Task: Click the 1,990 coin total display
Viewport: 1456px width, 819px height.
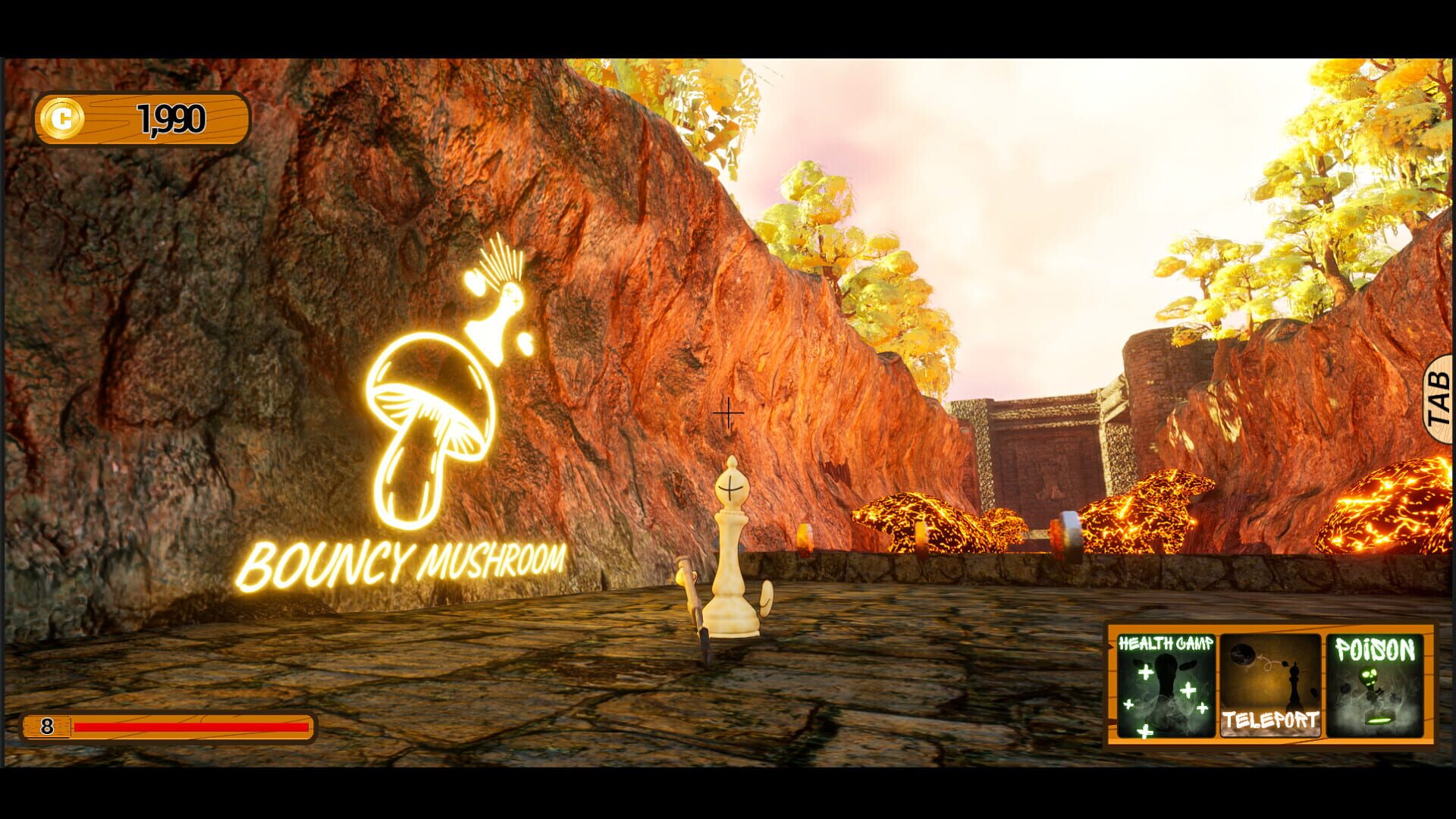Action: click(x=171, y=116)
